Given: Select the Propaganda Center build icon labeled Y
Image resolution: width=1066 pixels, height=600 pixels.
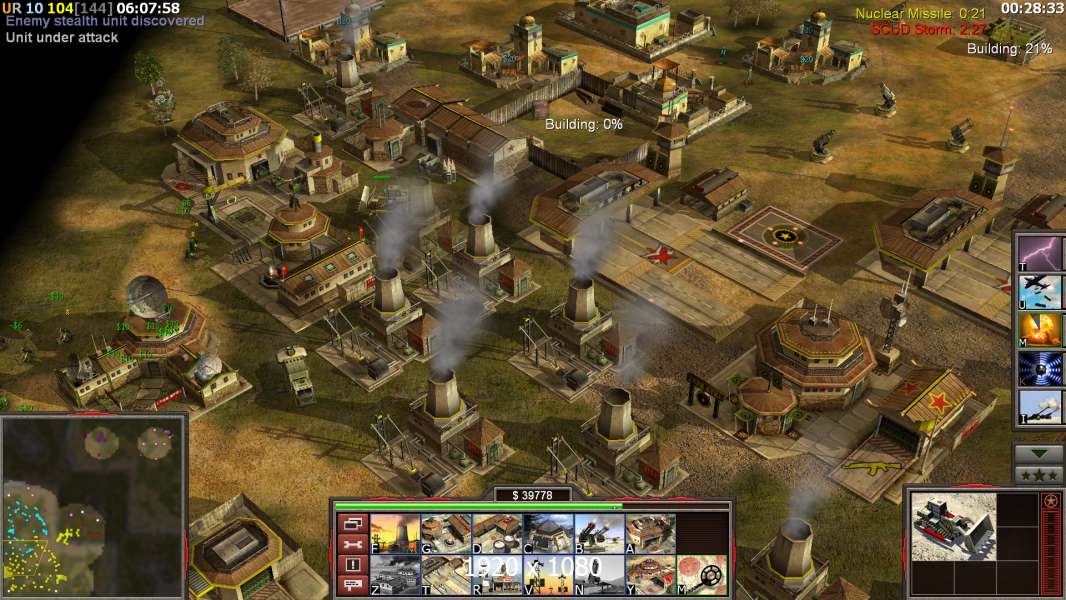Looking at the screenshot, I should 650,575.
